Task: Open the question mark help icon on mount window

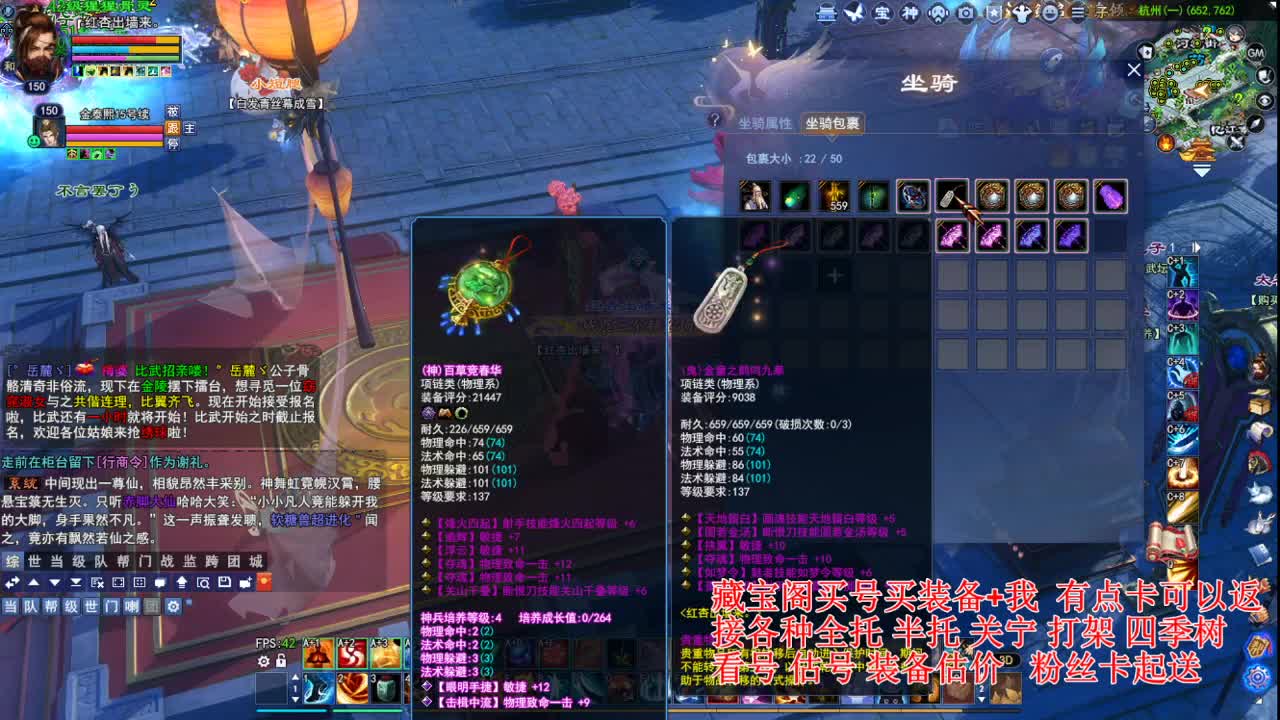Action: pos(716,120)
